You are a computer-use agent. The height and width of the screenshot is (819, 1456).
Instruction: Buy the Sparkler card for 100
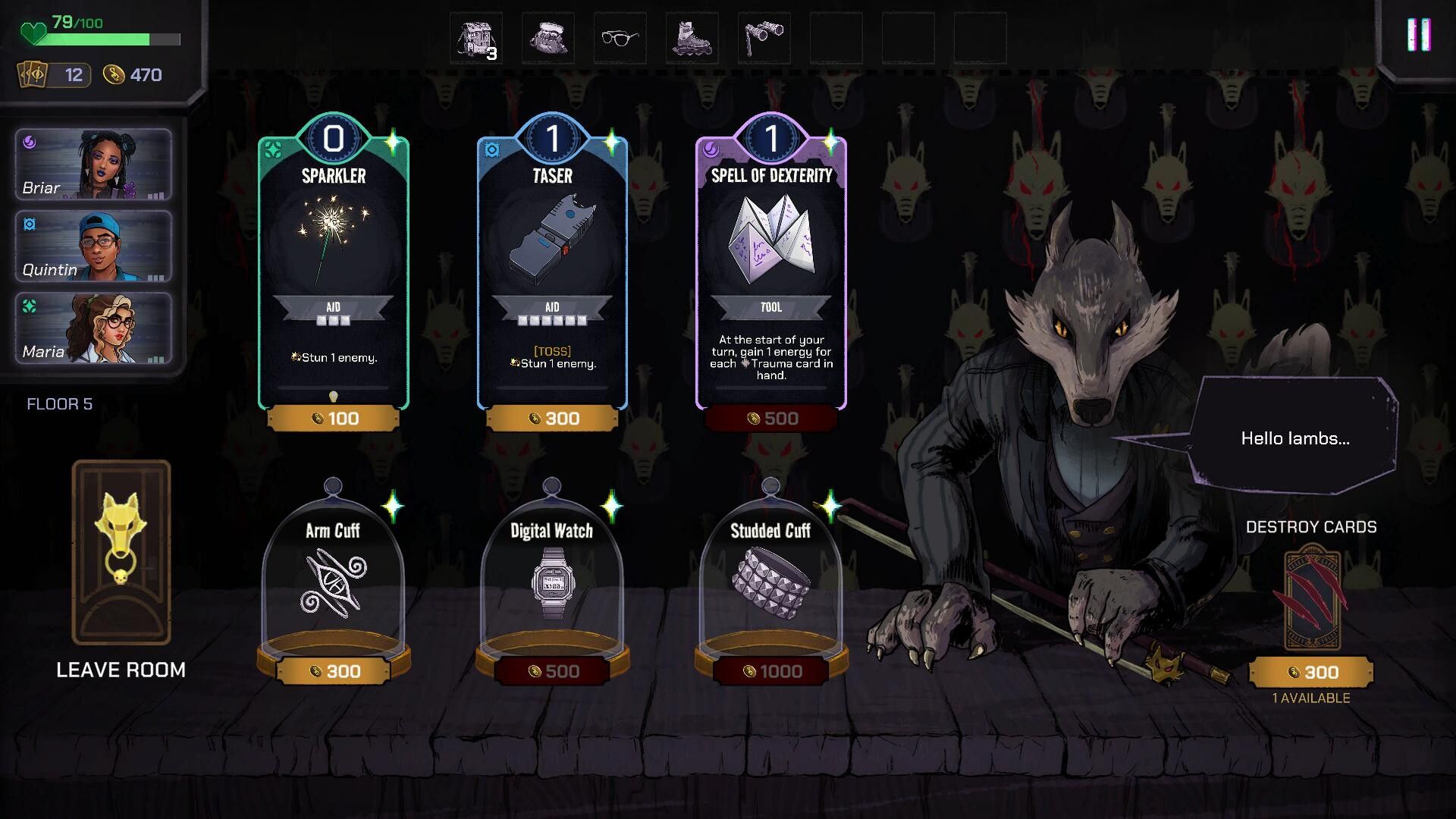click(334, 273)
